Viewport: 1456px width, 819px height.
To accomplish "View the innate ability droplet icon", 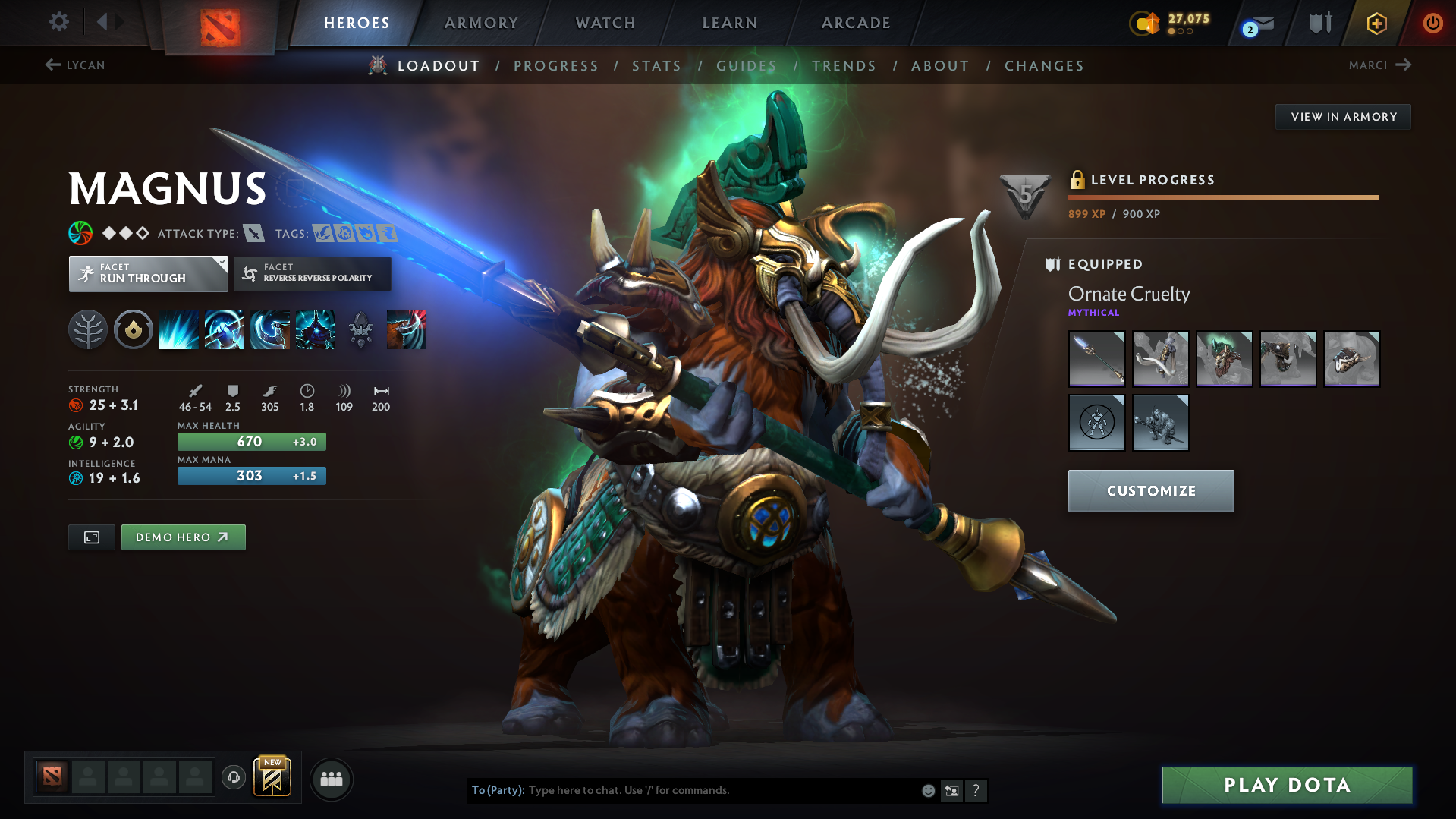I will pyautogui.click(x=133, y=329).
